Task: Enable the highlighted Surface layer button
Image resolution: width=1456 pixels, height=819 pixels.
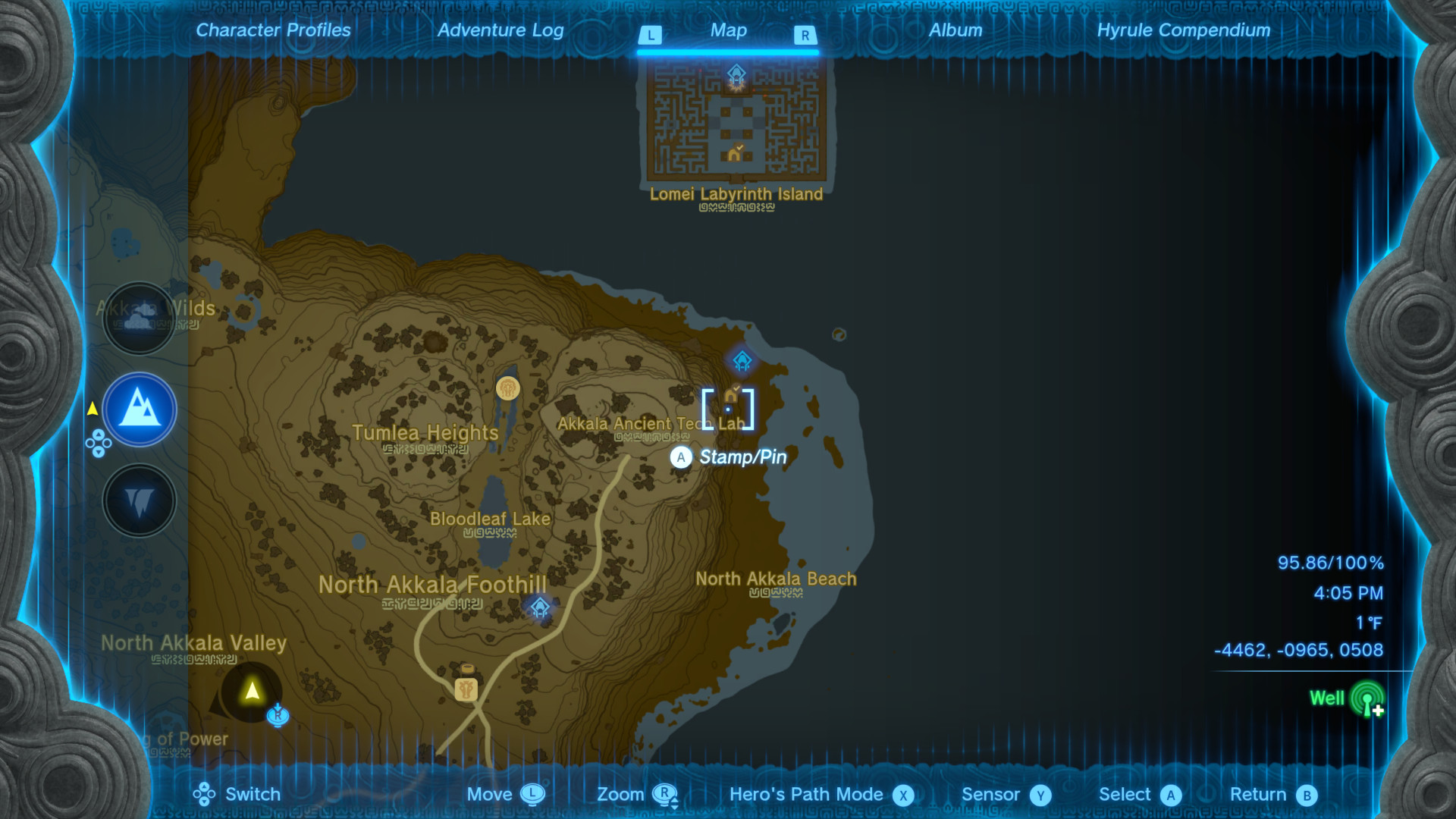Action: pos(140,409)
